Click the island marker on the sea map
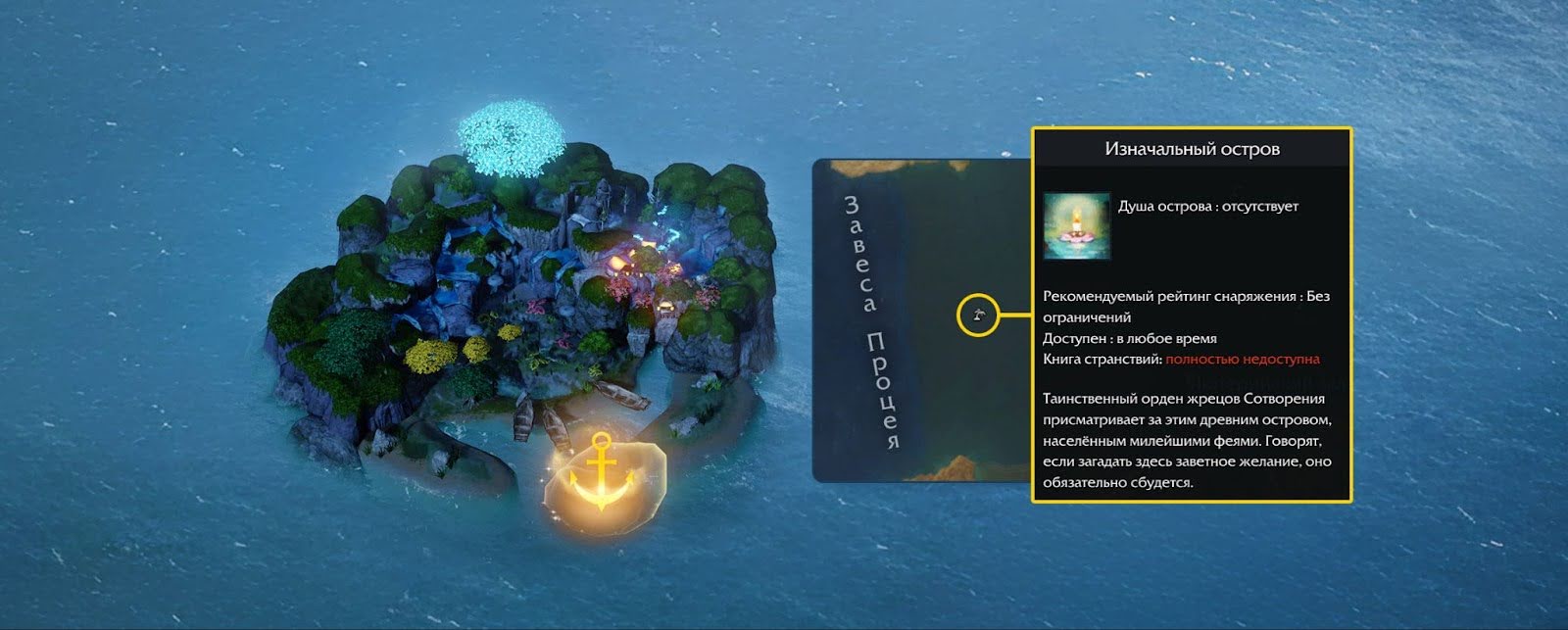1568x630 pixels. (977, 315)
